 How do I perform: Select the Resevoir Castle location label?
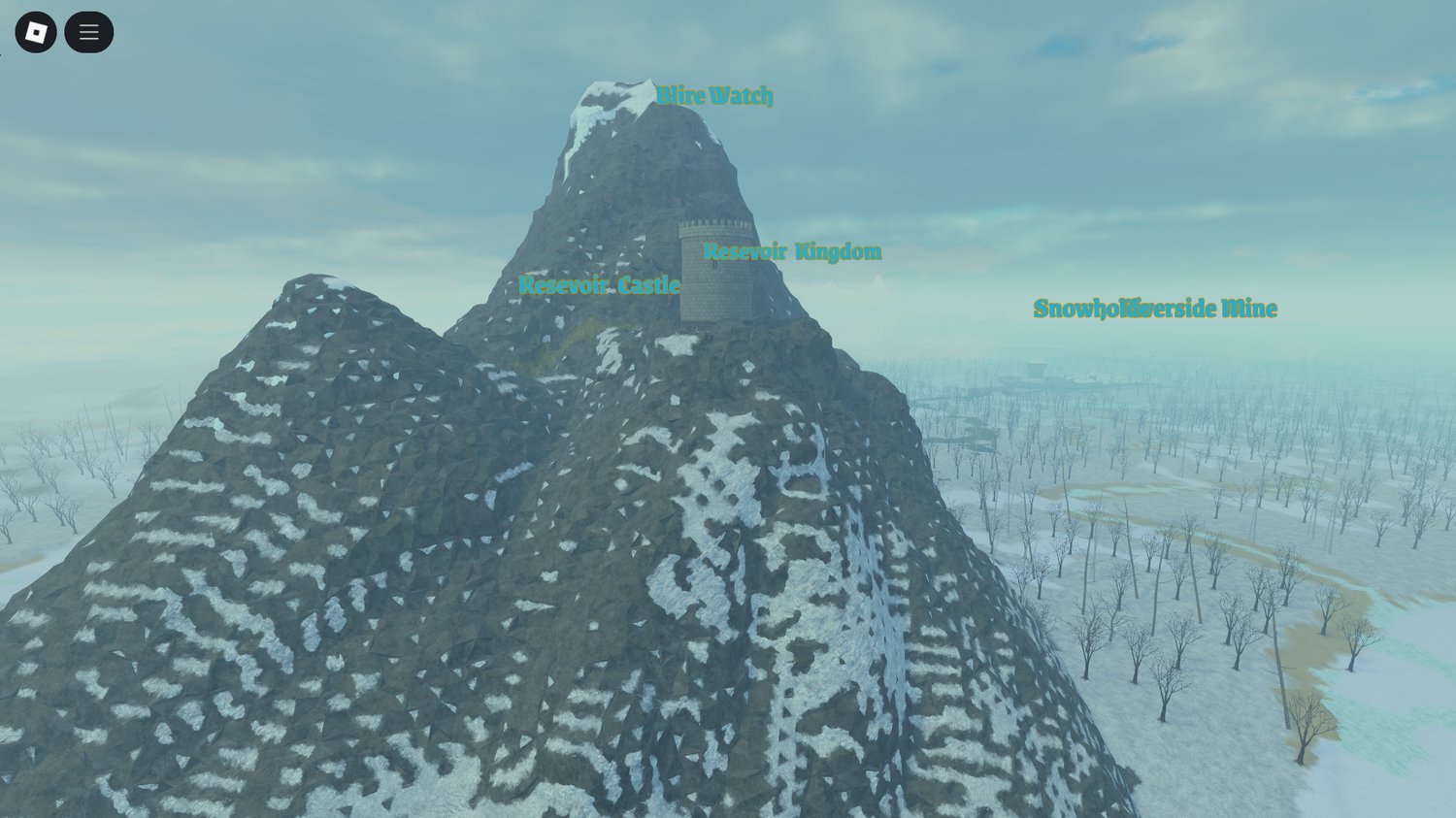tap(600, 286)
